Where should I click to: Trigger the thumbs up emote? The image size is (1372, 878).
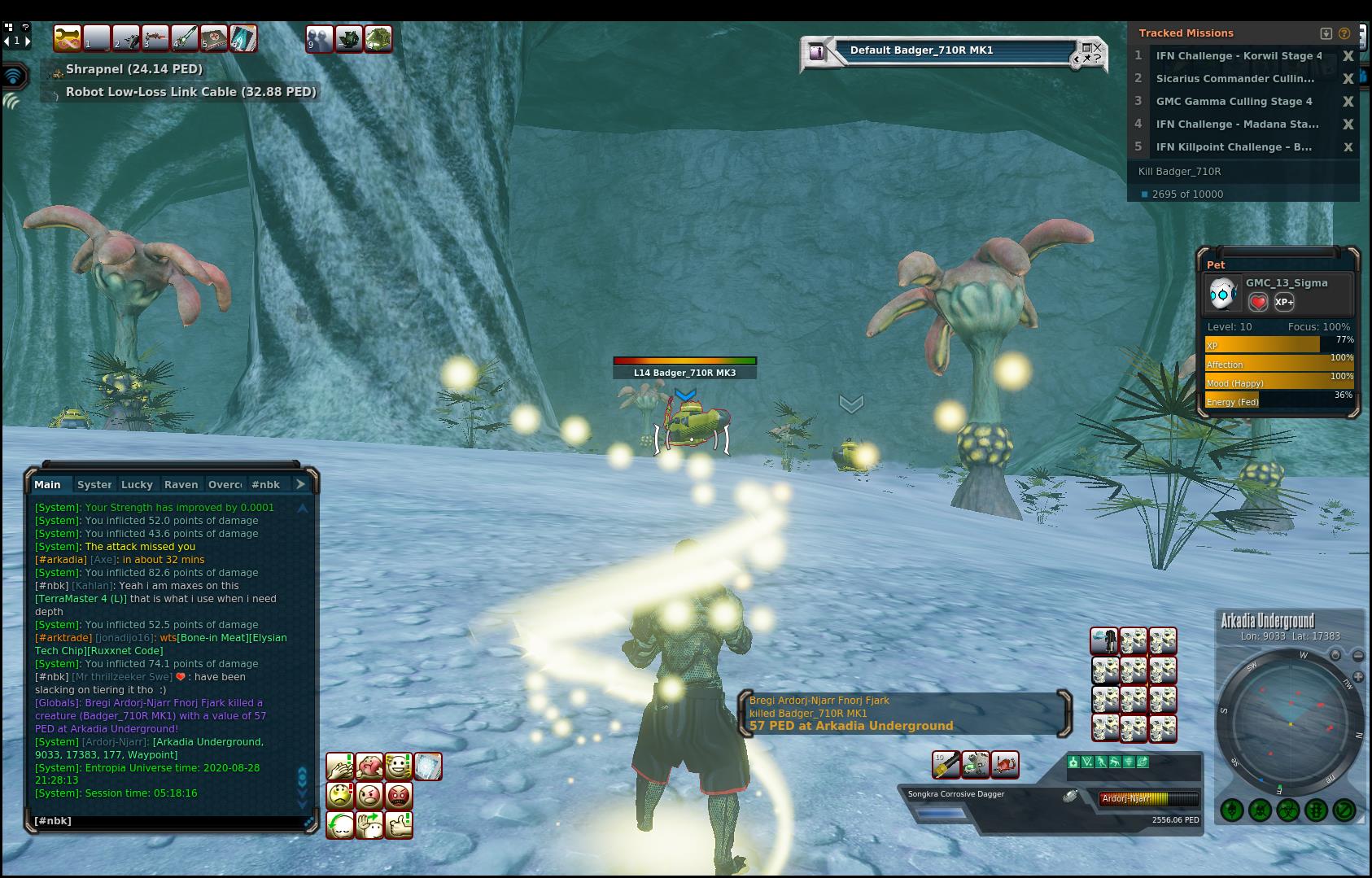tap(398, 824)
